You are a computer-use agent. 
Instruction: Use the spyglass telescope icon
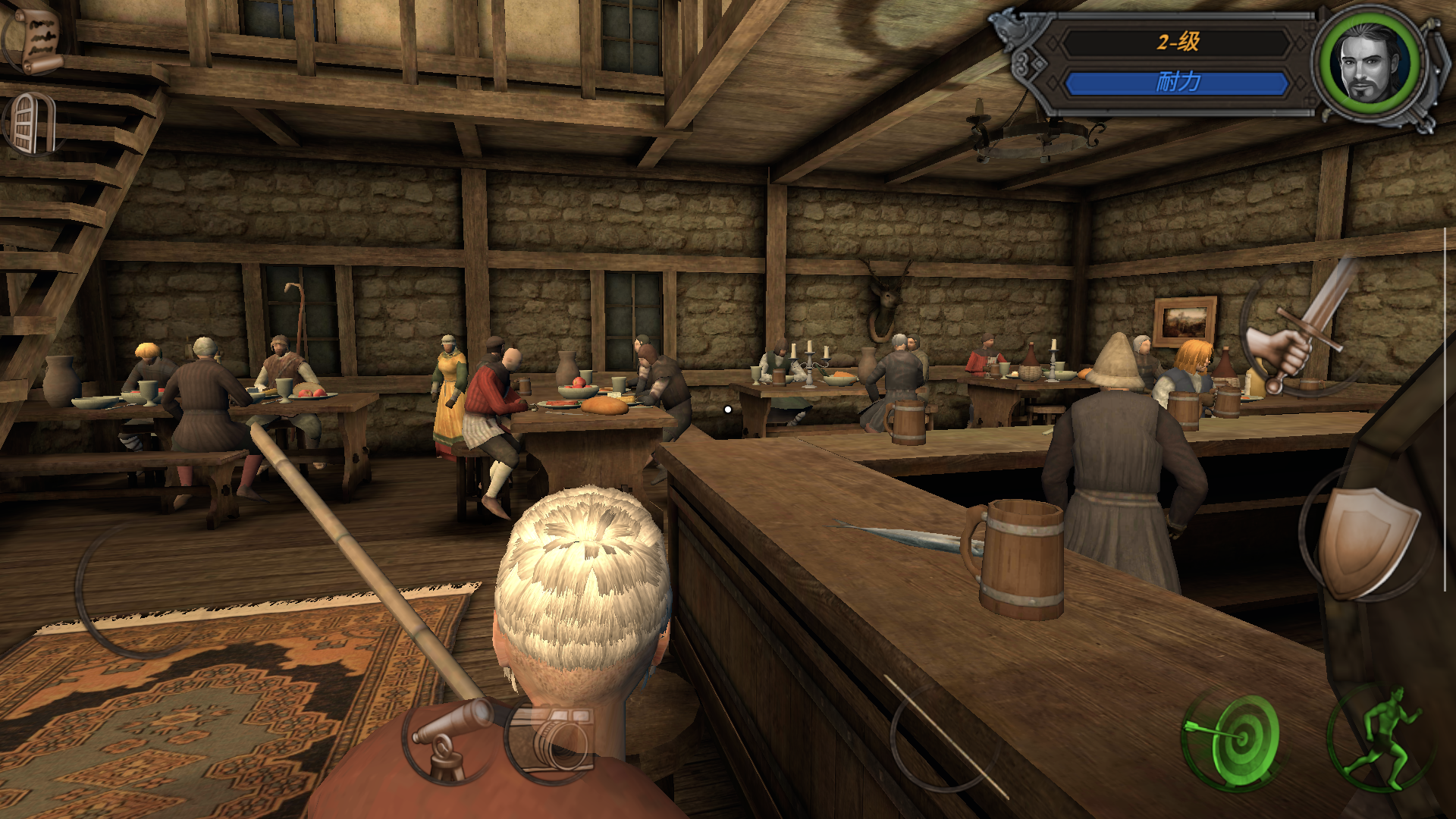click(452, 739)
